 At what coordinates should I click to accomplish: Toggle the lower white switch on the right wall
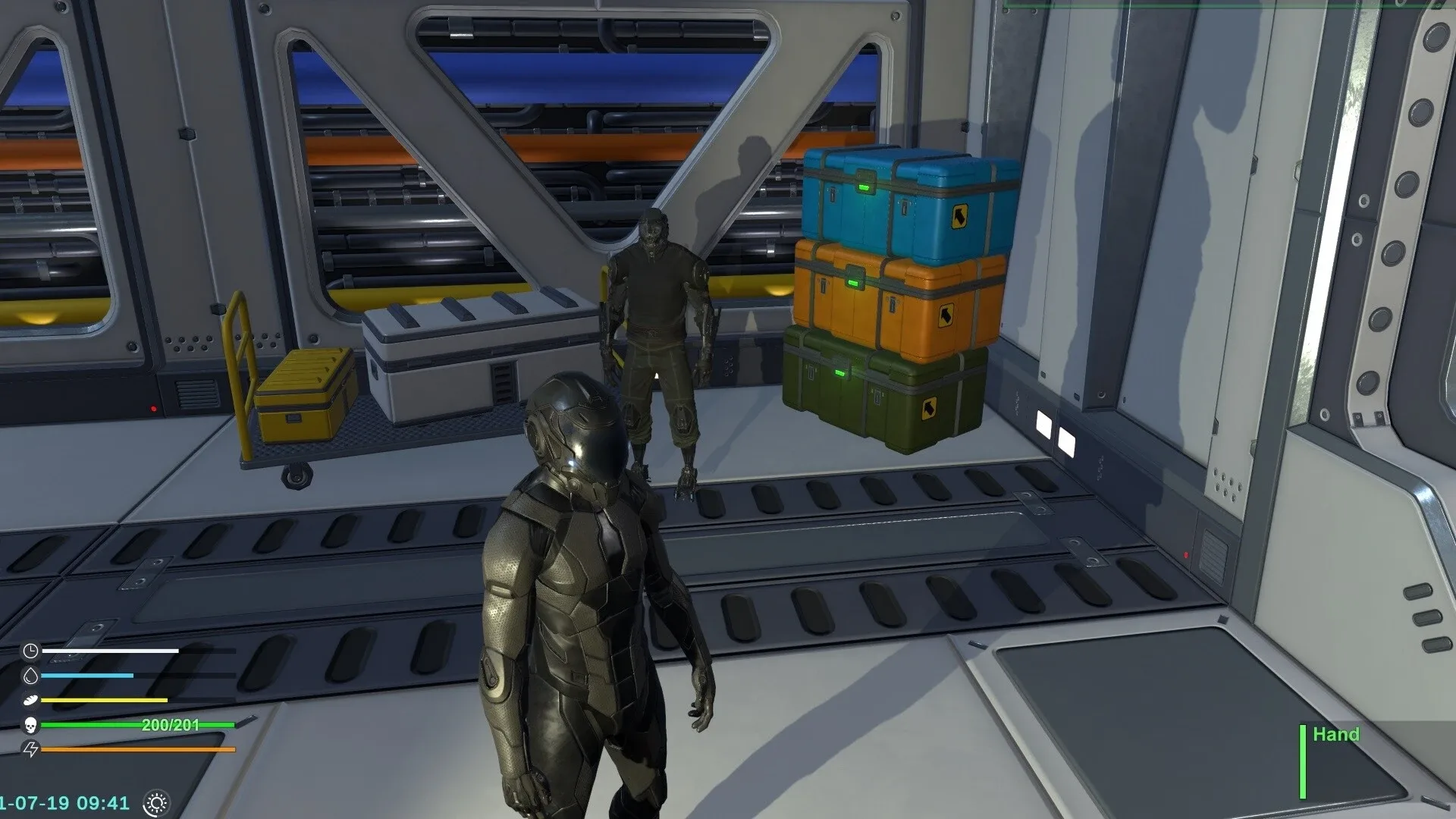point(1067,441)
